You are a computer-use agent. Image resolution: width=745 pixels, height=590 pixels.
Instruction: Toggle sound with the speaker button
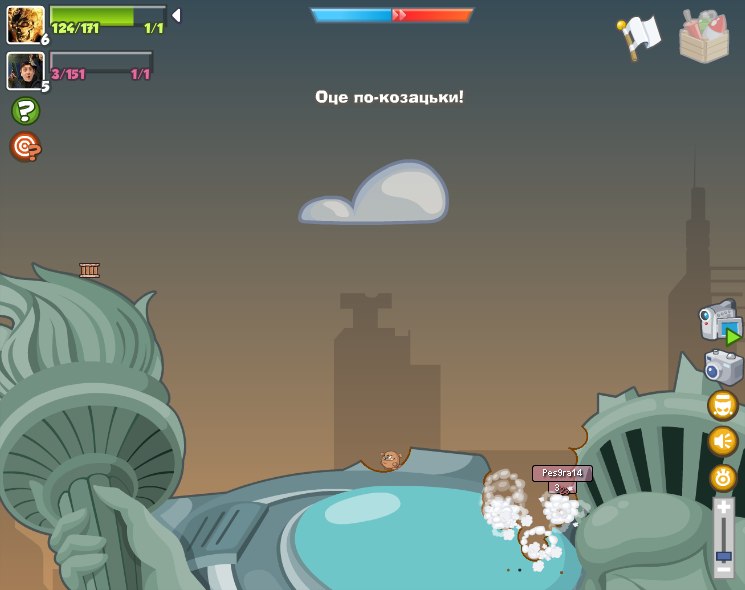722,441
